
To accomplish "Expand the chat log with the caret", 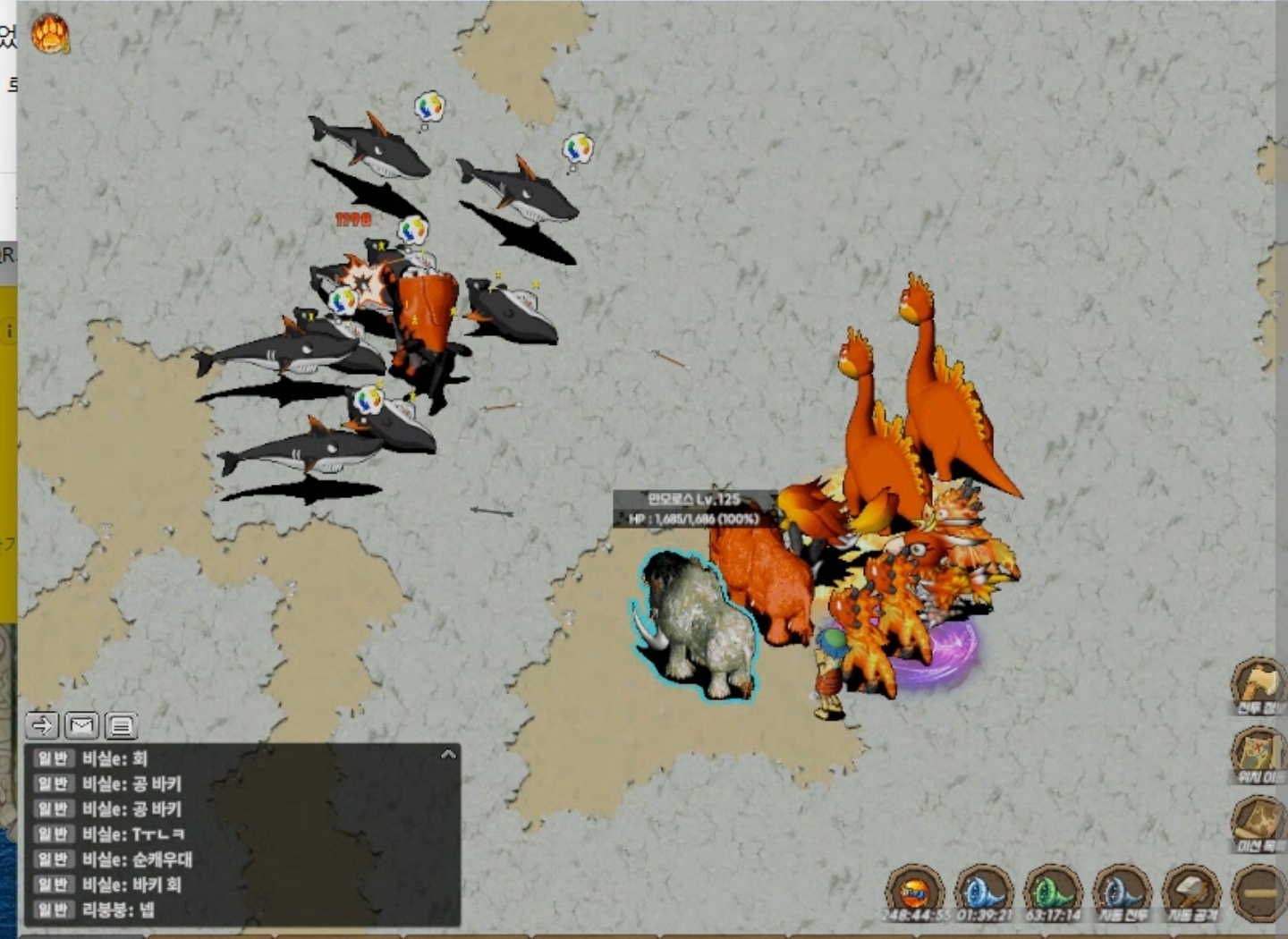I will (448, 756).
